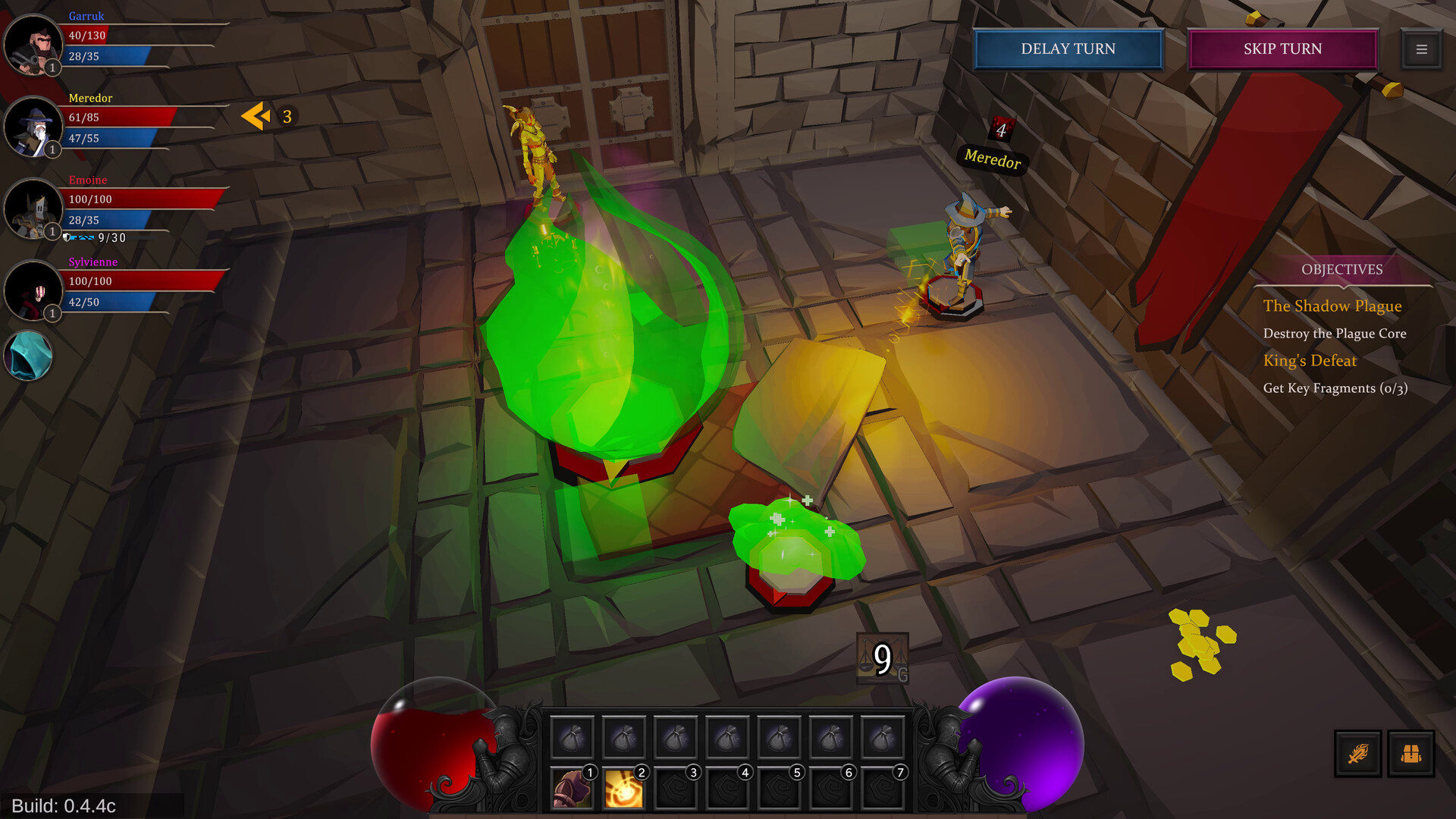Image resolution: width=1456 pixels, height=819 pixels.
Task: Open the hamburger menu
Action: click(x=1421, y=49)
